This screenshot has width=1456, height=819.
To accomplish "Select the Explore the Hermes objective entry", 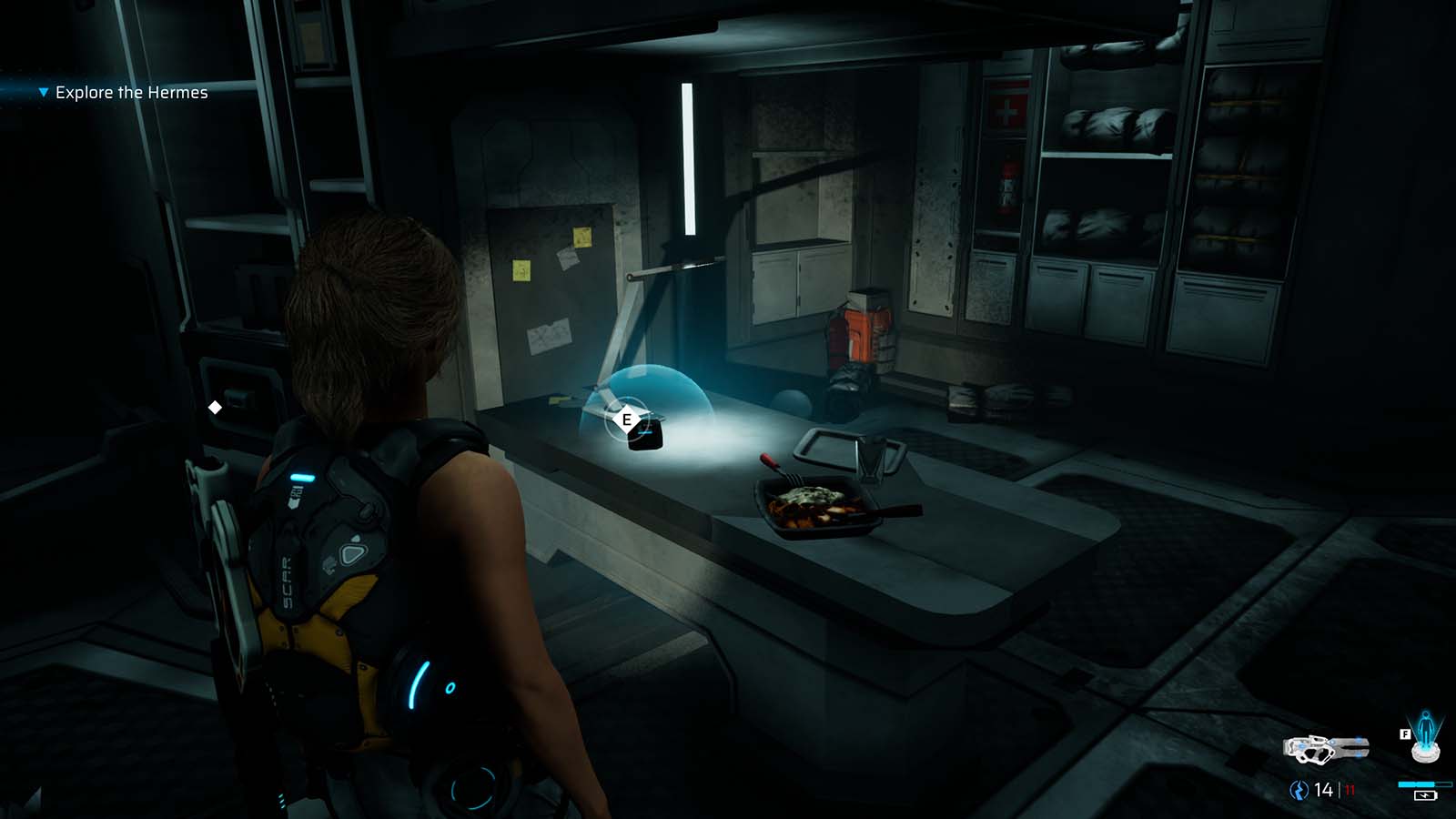I will point(131,92).
